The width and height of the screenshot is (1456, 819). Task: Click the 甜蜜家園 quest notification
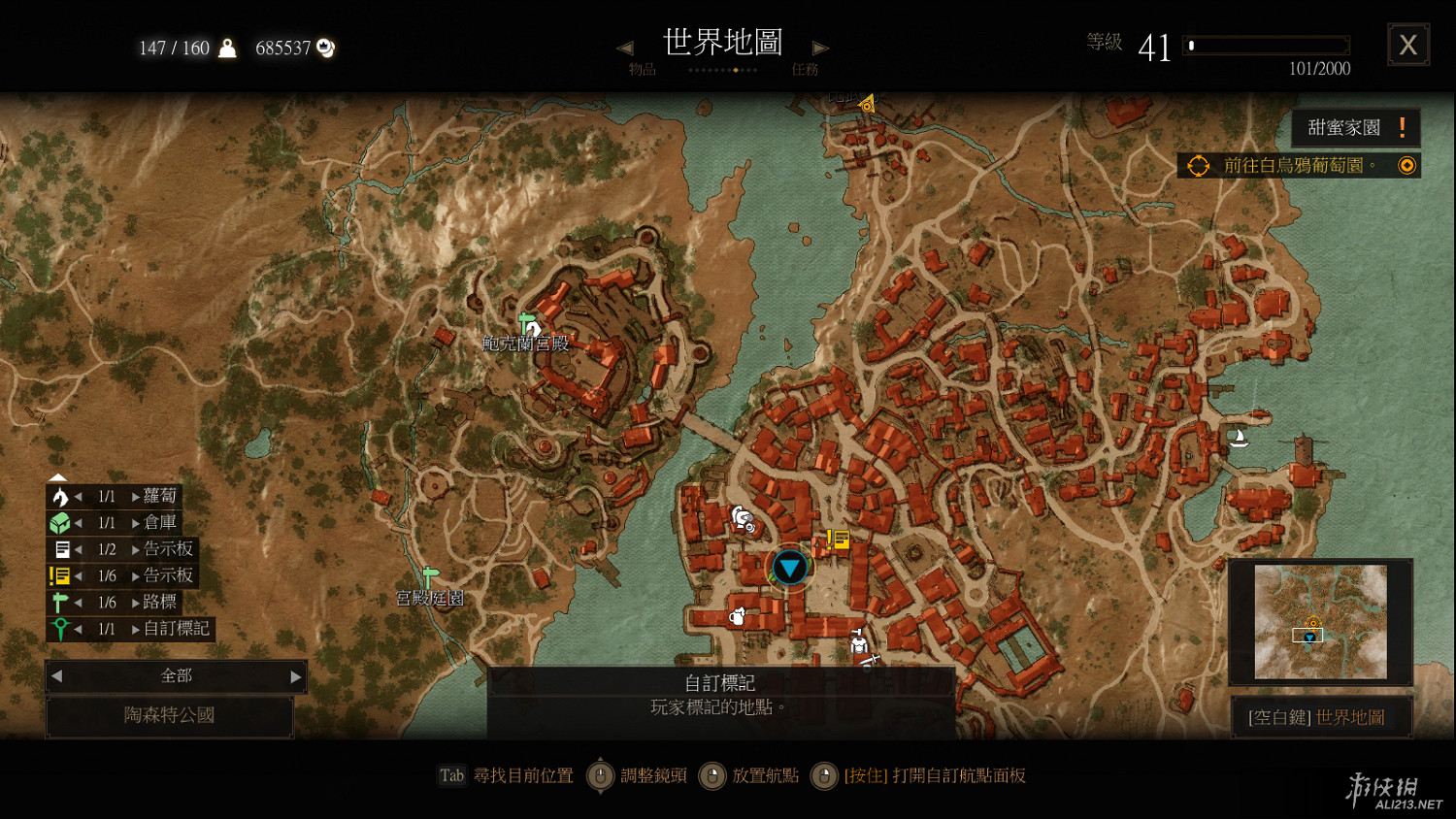(1353, 127)
